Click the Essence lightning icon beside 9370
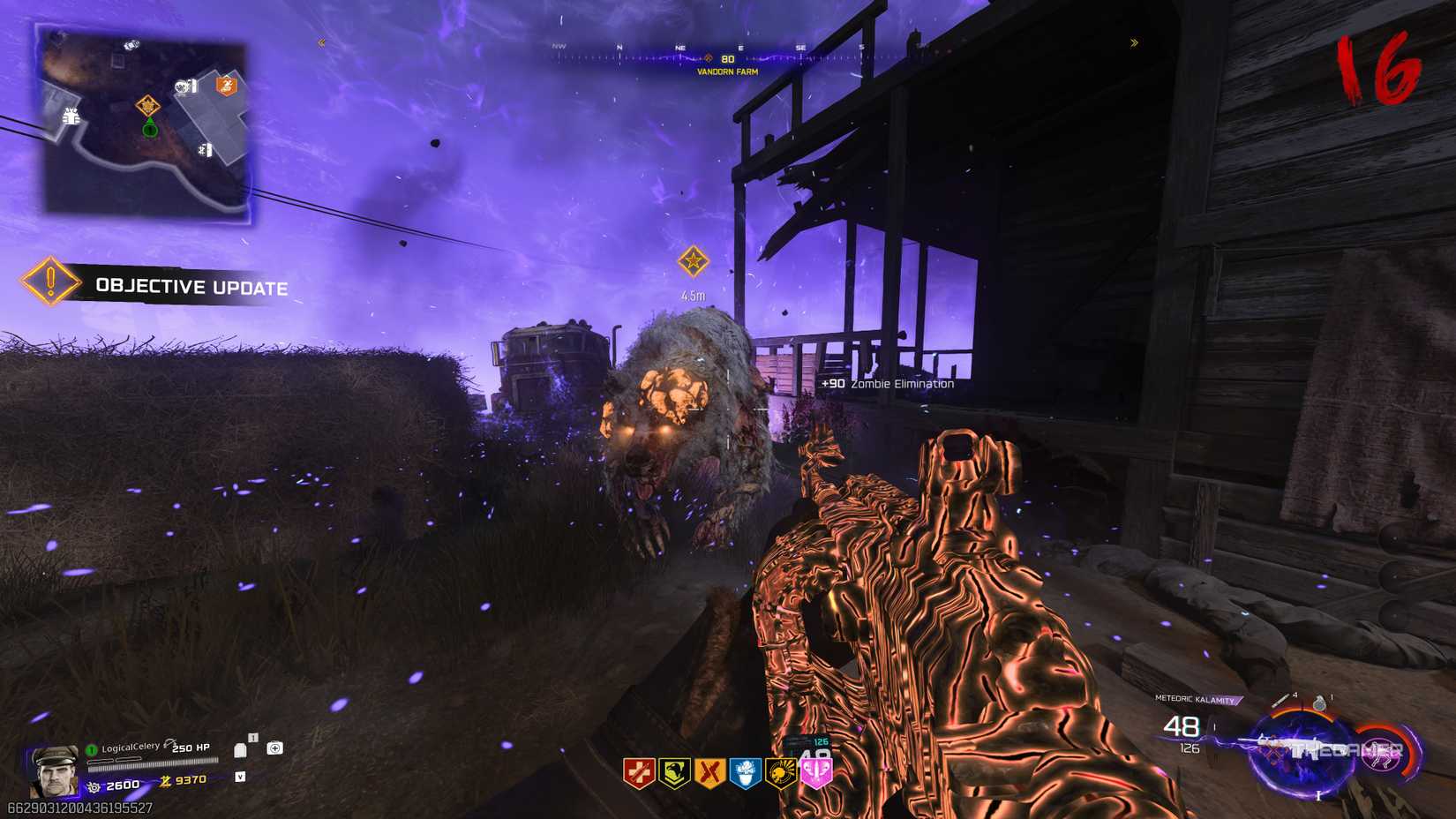 tap(165, 781)
